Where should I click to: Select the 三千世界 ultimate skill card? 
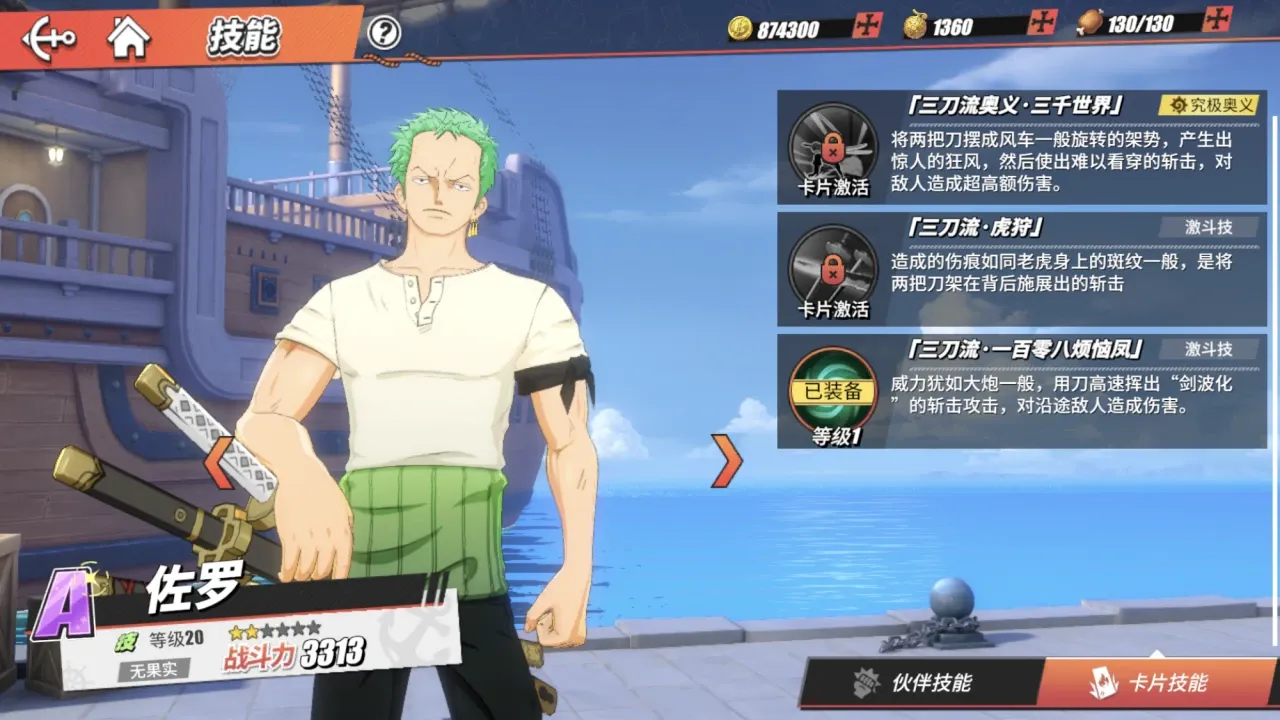point(1021,147)
